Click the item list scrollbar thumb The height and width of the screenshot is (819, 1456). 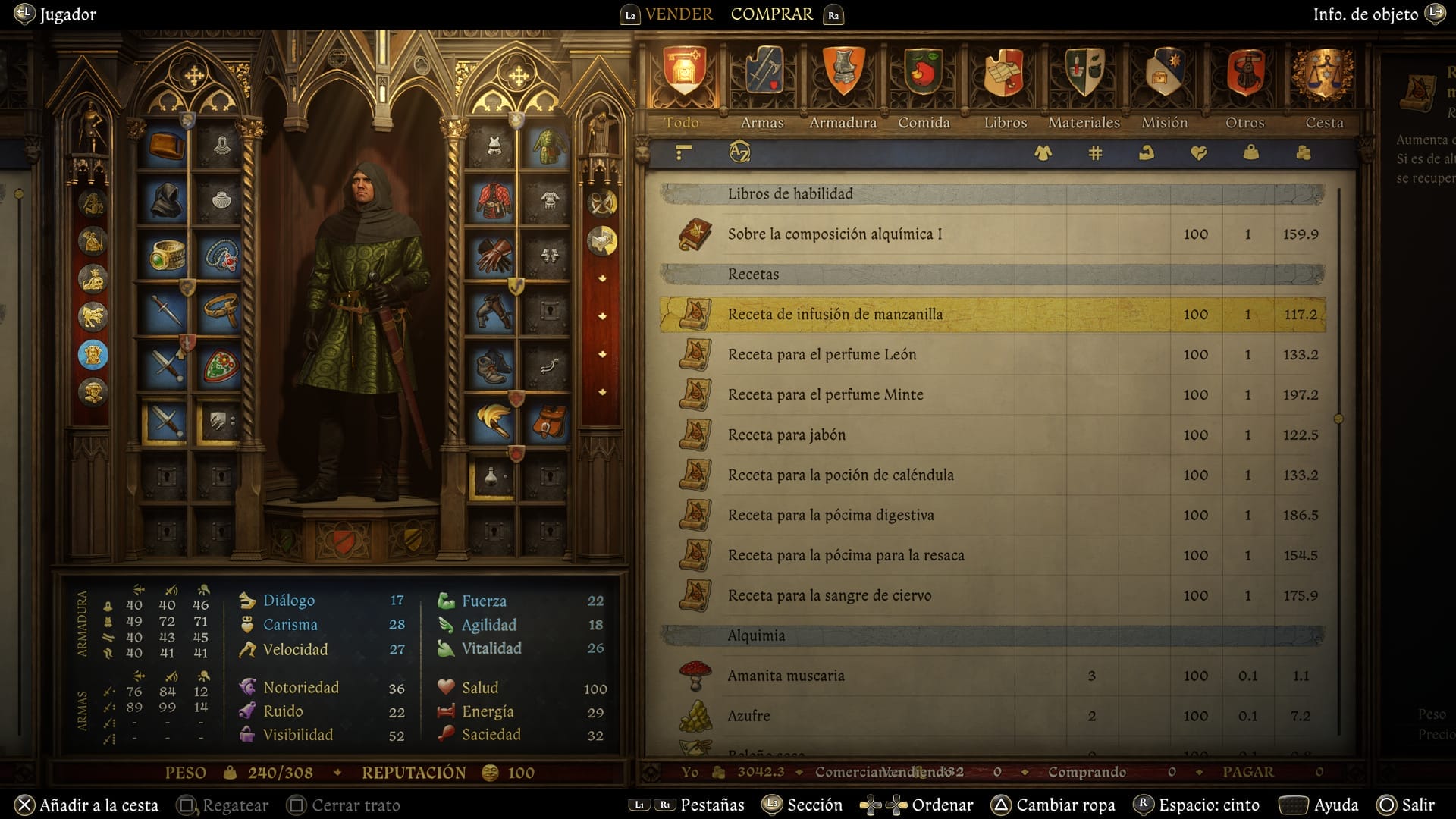pos(1338,416)
